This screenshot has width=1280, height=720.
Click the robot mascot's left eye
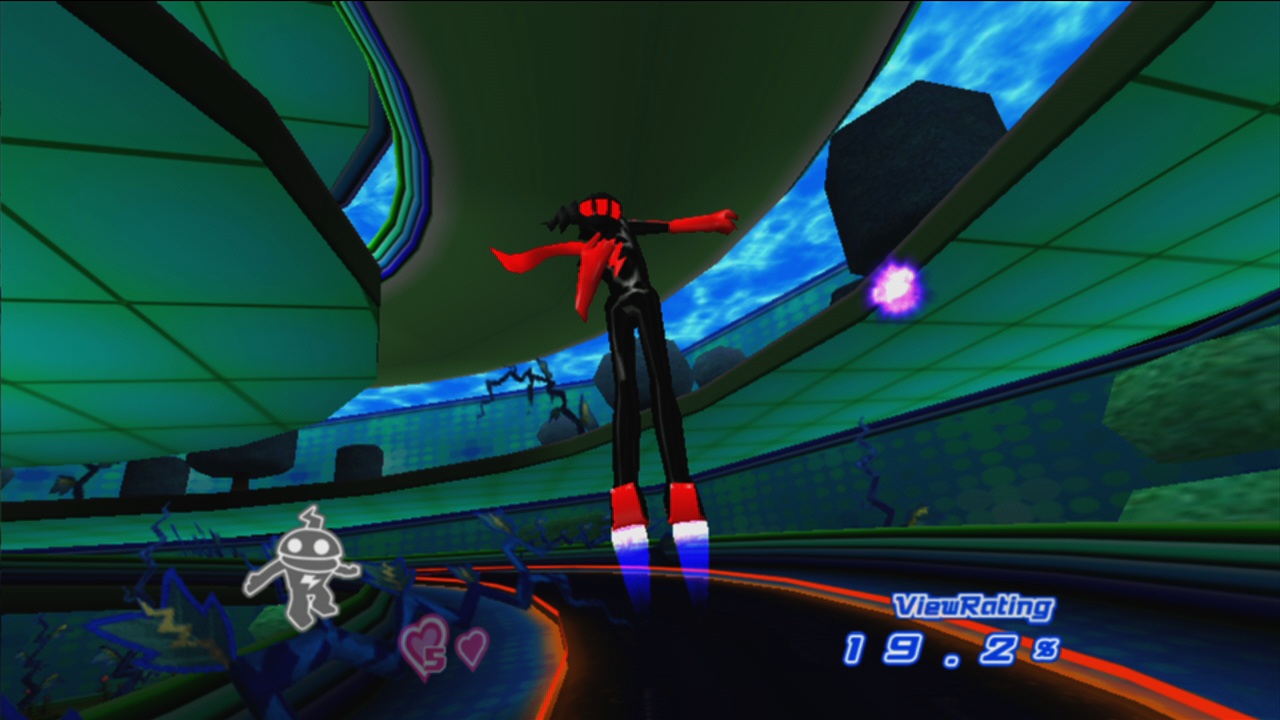(294, 545)
